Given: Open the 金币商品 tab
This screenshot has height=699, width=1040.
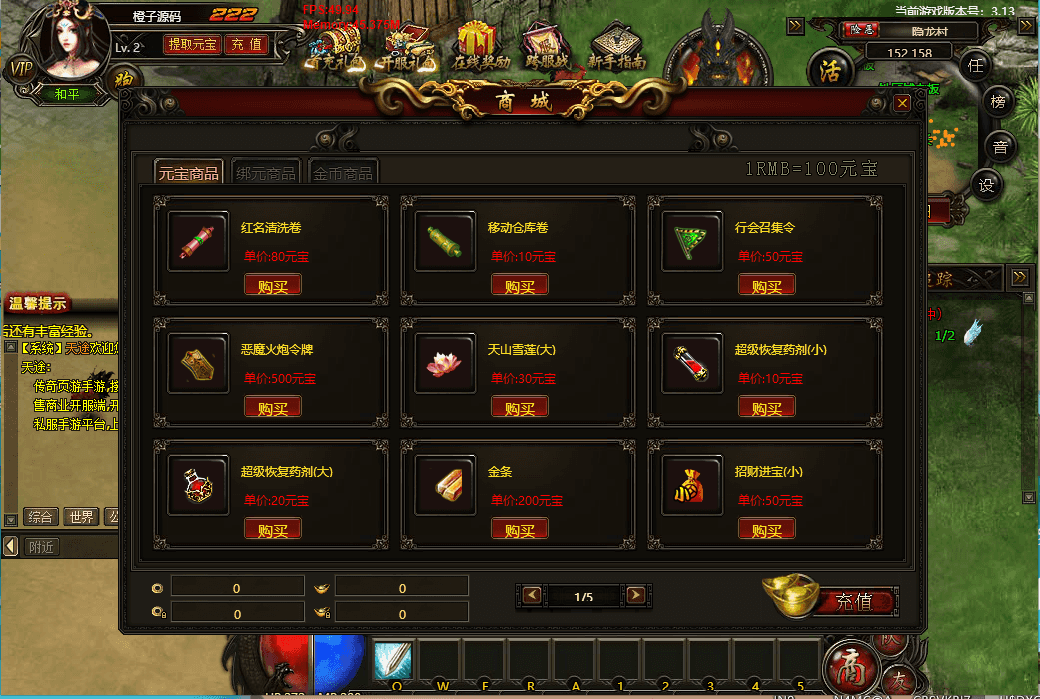Looking at the screenshot, I should [343, 172].
